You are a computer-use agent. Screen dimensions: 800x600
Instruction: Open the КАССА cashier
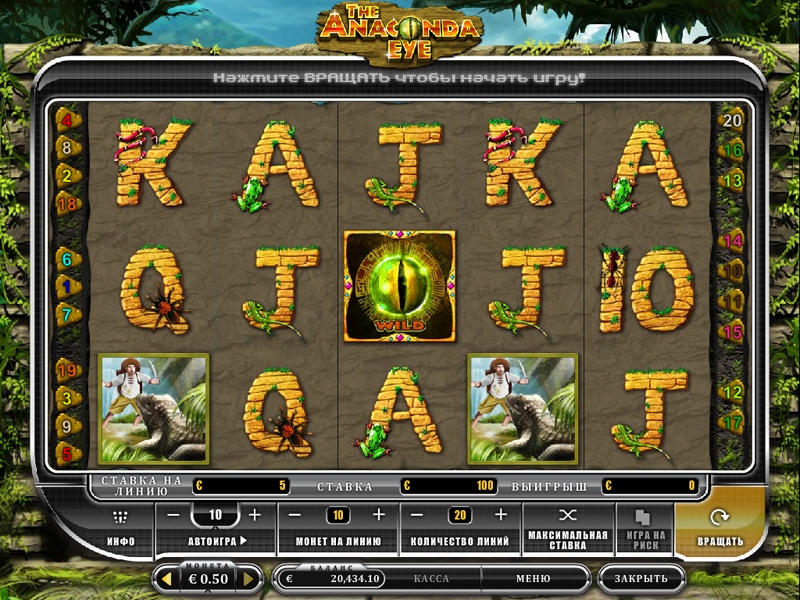[x=431, y=578]
